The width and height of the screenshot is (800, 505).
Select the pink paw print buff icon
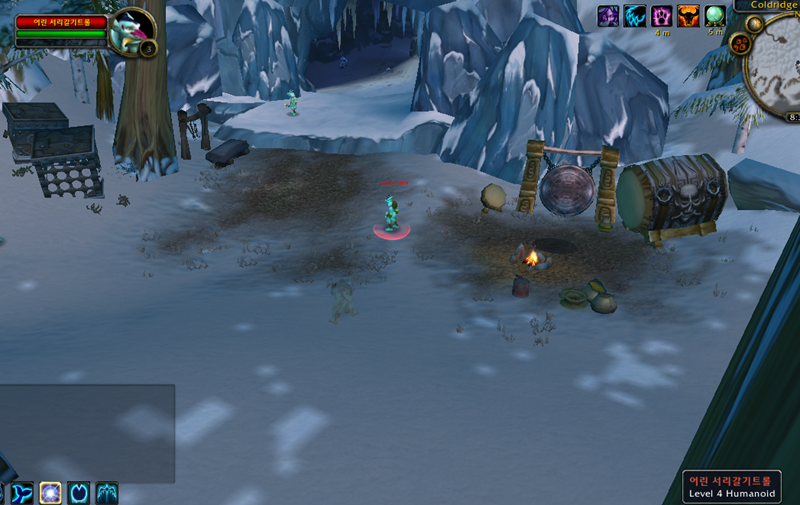coord(662,16)
